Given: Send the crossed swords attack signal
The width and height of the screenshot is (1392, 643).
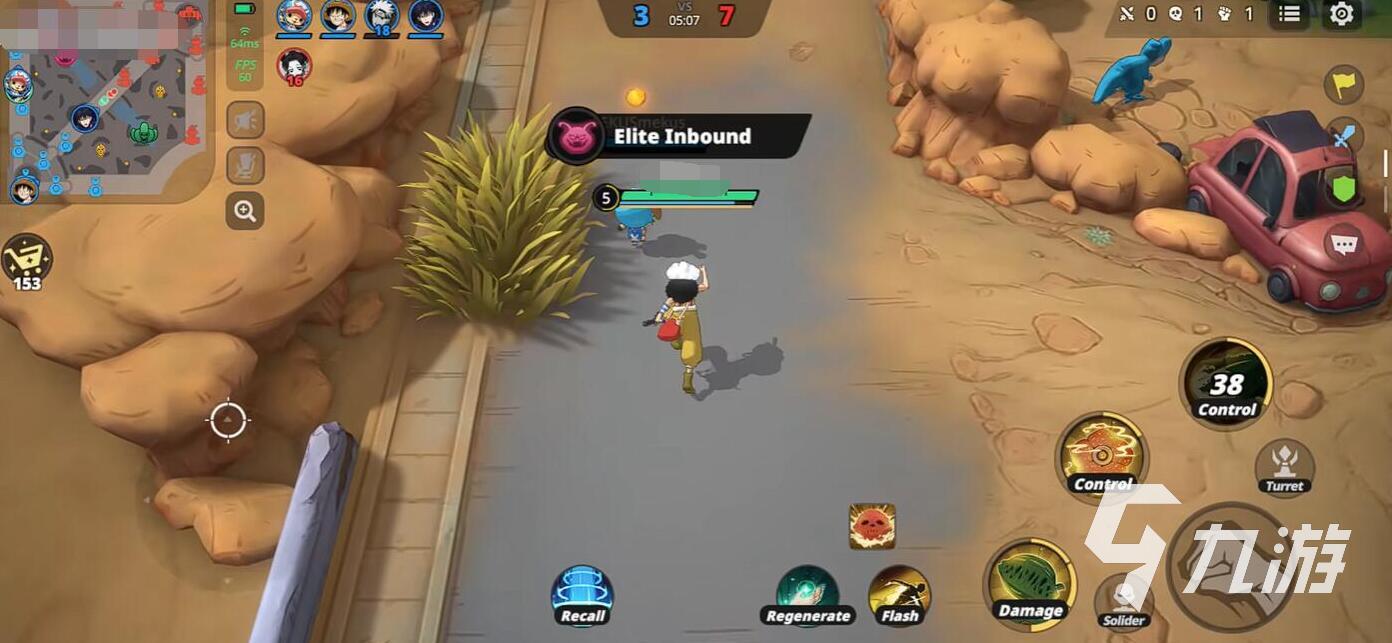Looking at the screenshot, I should pos(1344,136).
